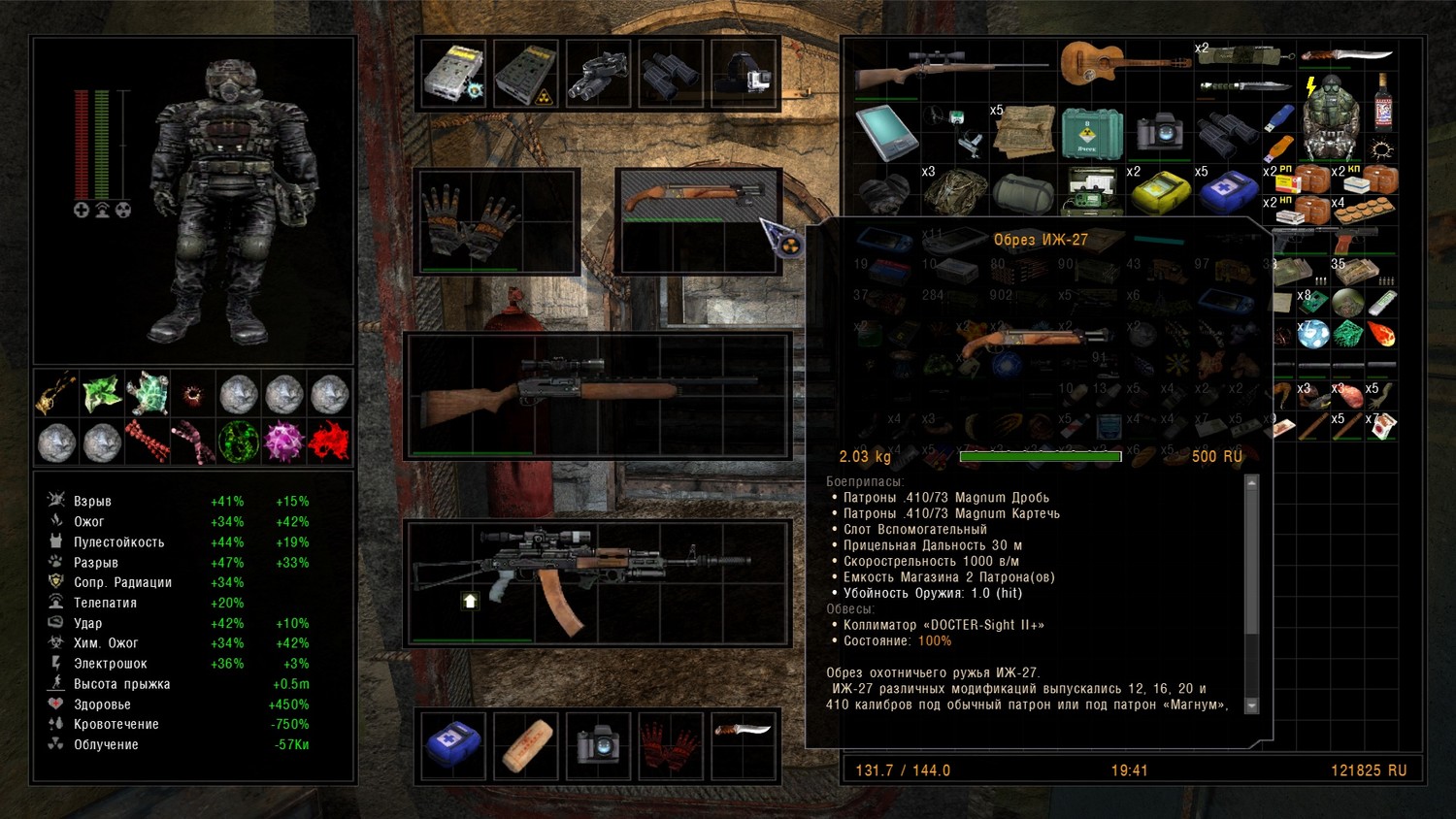Select the red artefact on the belt
1456x819 pixels.
329,442
